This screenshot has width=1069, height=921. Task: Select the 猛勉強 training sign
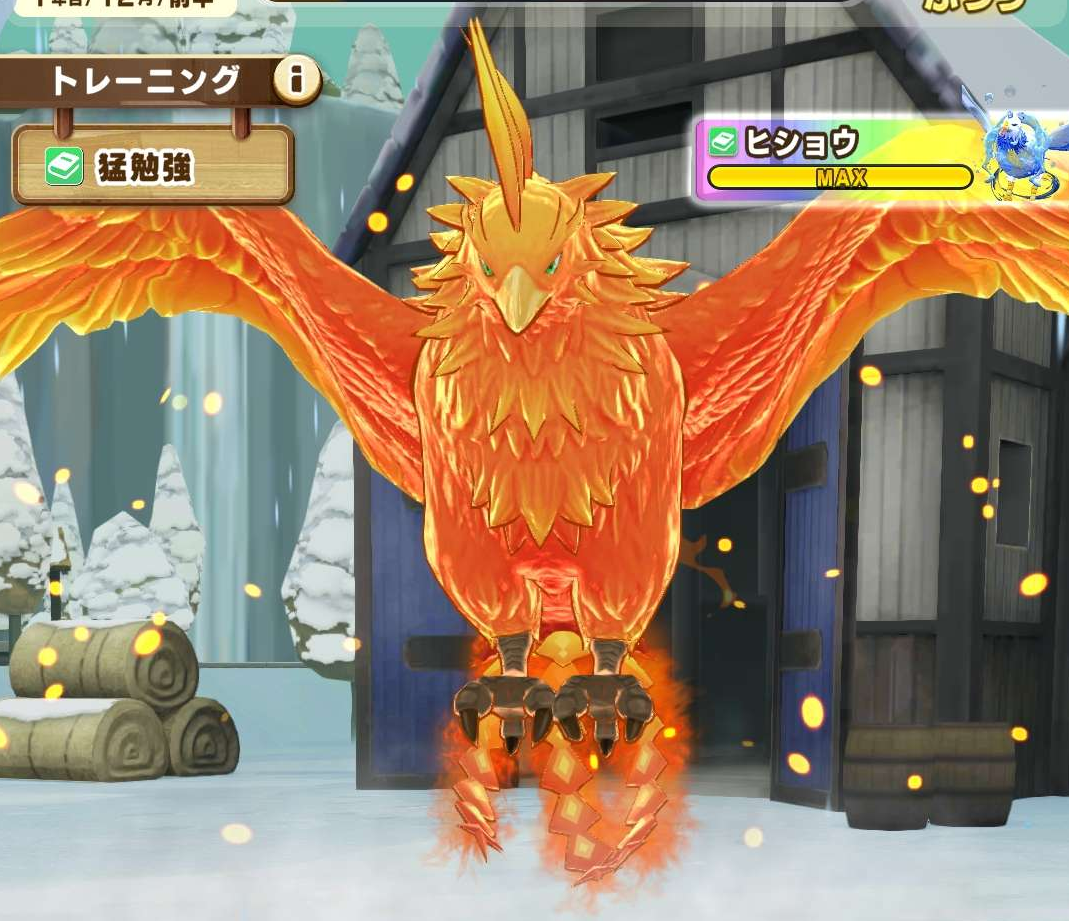(x=153, y=165)
